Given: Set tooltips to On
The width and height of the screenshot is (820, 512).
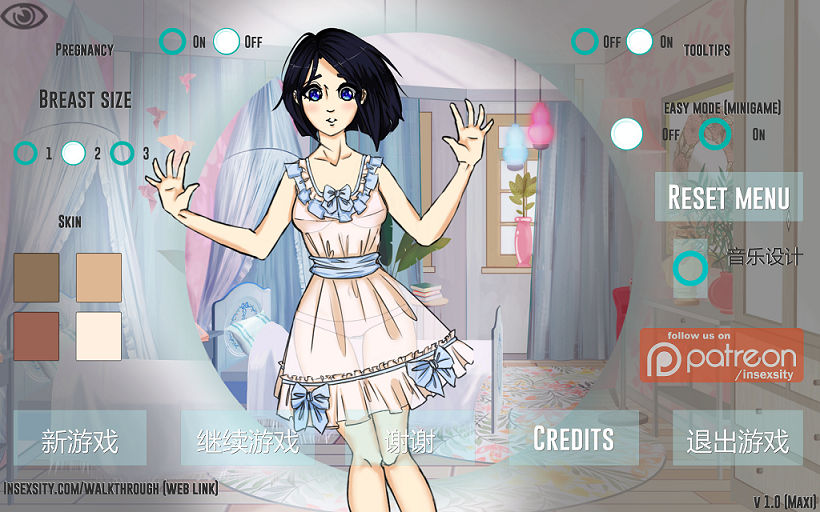Looking at the screenshot, I should (x=640, y=41).
